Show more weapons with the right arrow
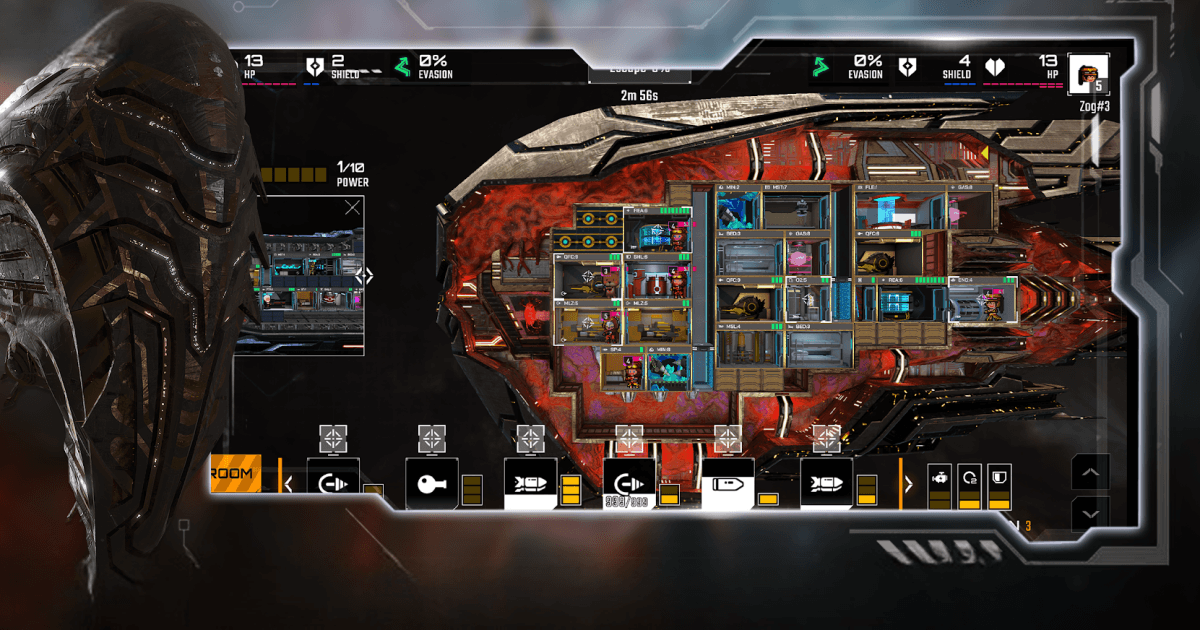The height and width of the screenshot is (630, 1200). 909,484
